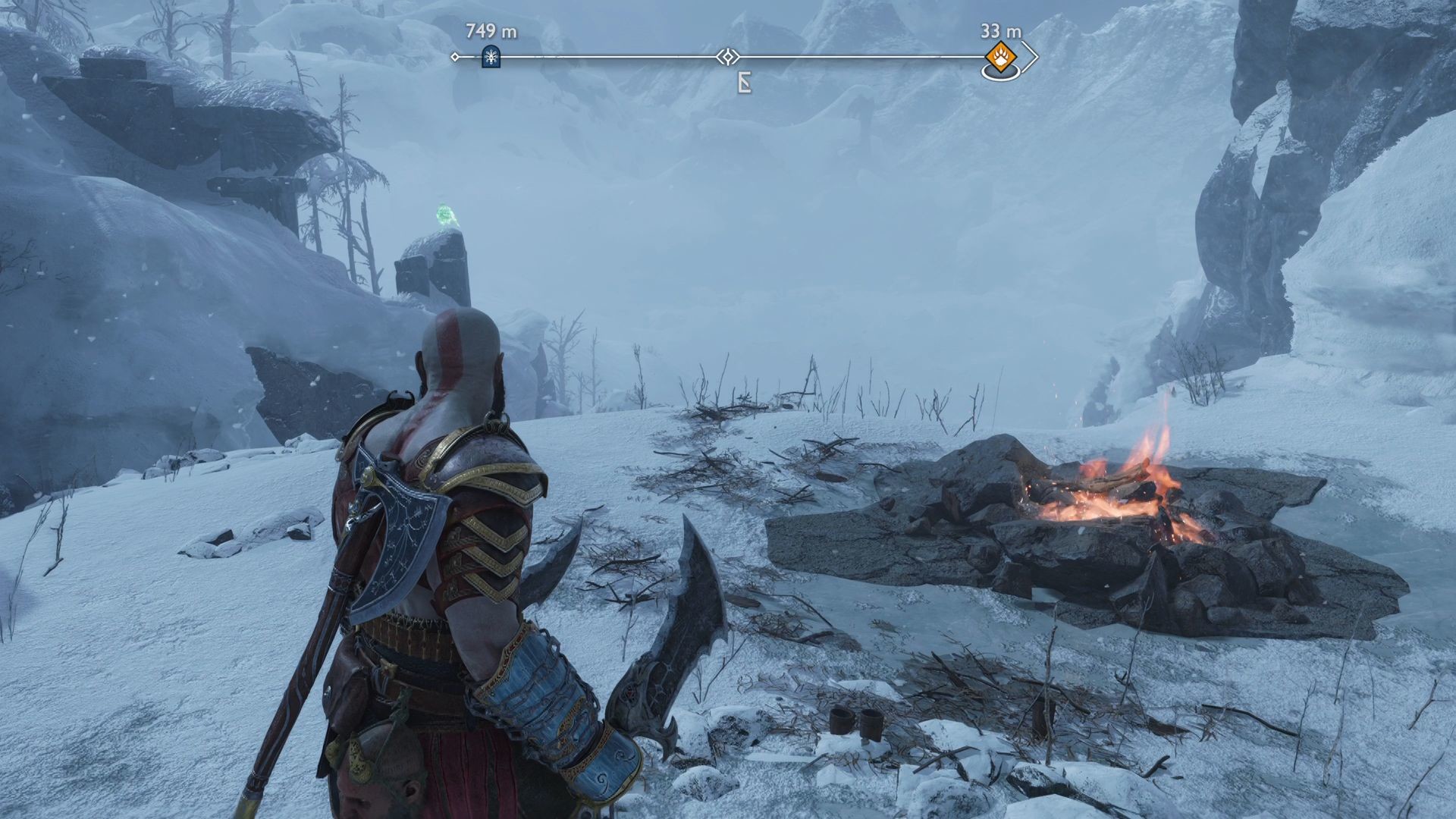
Task: Click the orange bear-paw objective marker
Action: [x=1001, y=55]
